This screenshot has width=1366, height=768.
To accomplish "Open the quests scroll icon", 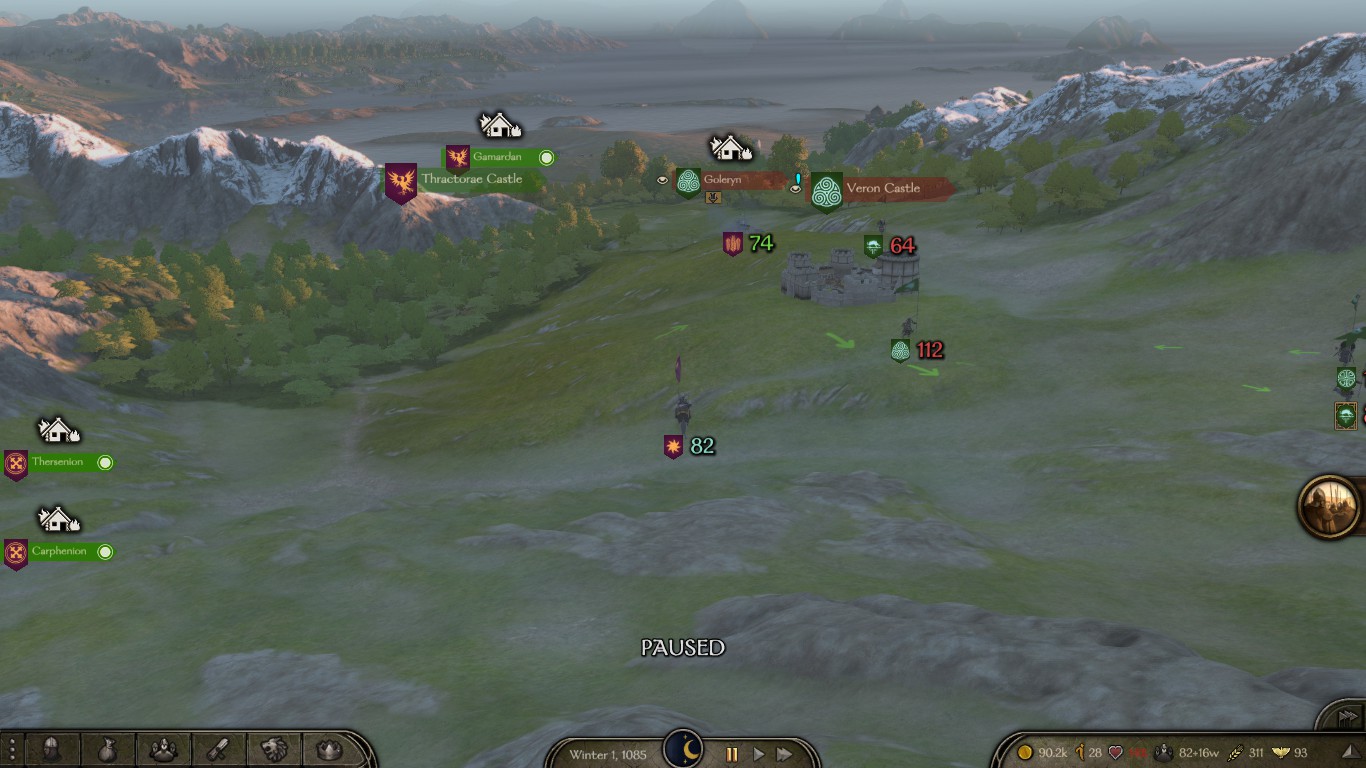I will tap(219, 749).
